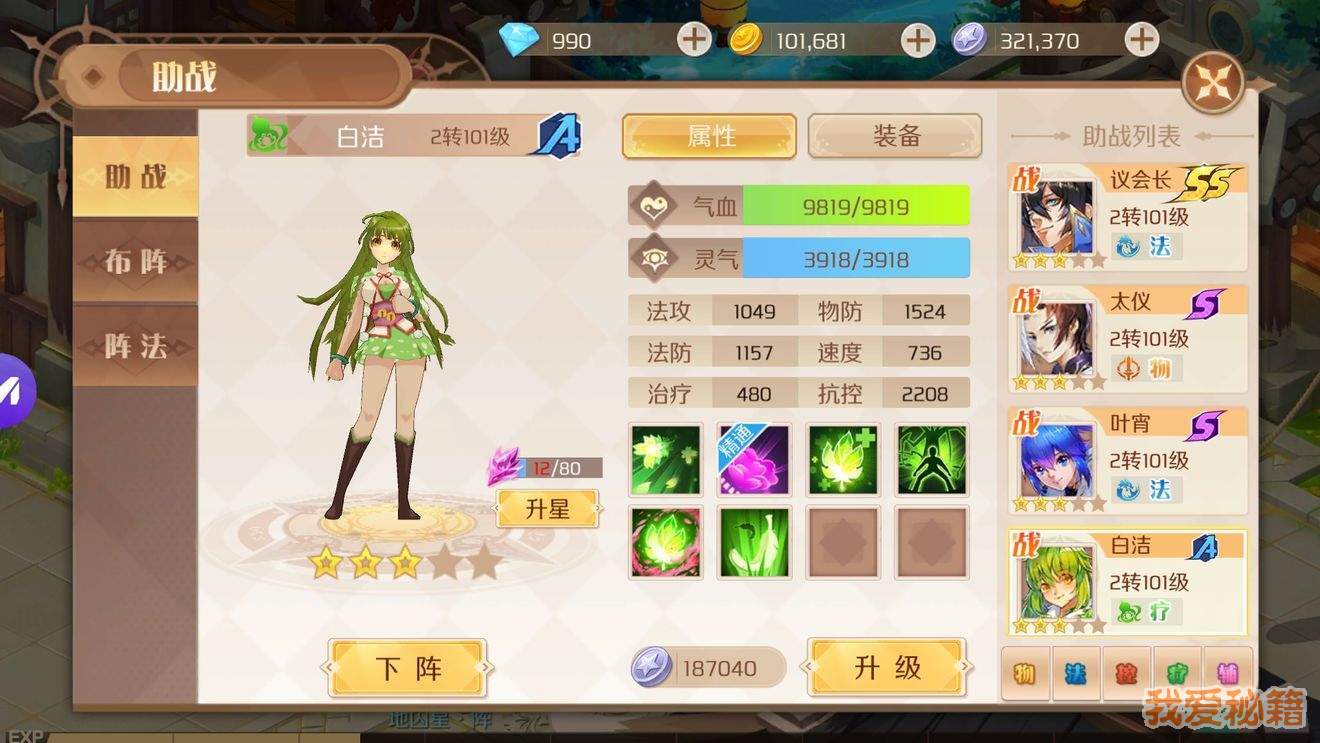Add more diamonds with the plus button
Image resolution: width=1320 pixels, height=743 pixels.
pos(694,40)
